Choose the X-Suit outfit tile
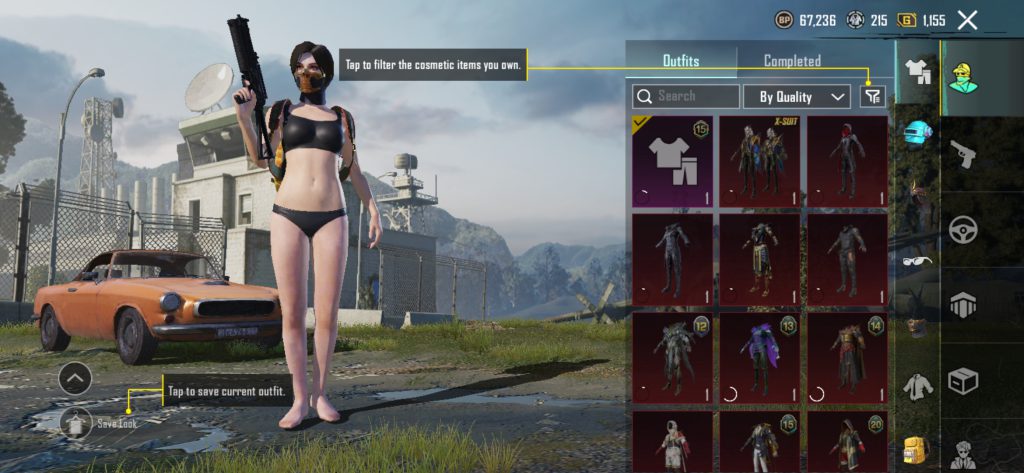Image resolution: width=1024 pixels, height=473 pixels. coord(759,161)
